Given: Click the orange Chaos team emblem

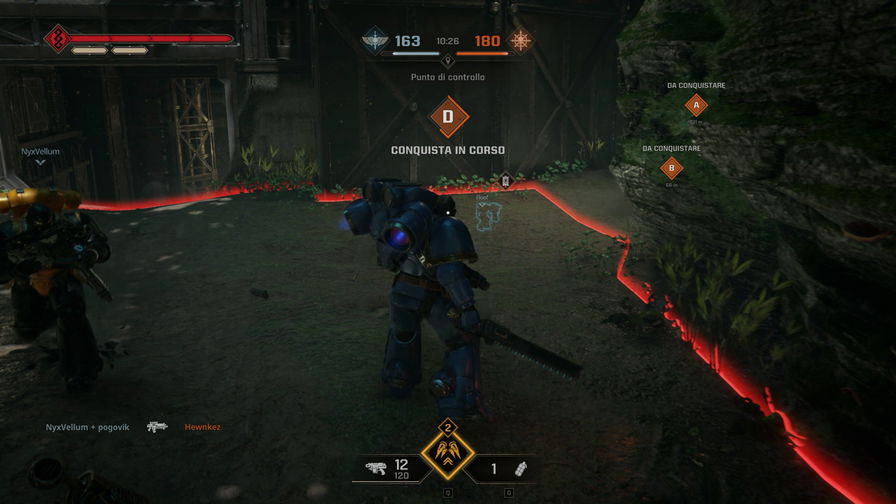Looking at the screenshot, I should (521, 41).
